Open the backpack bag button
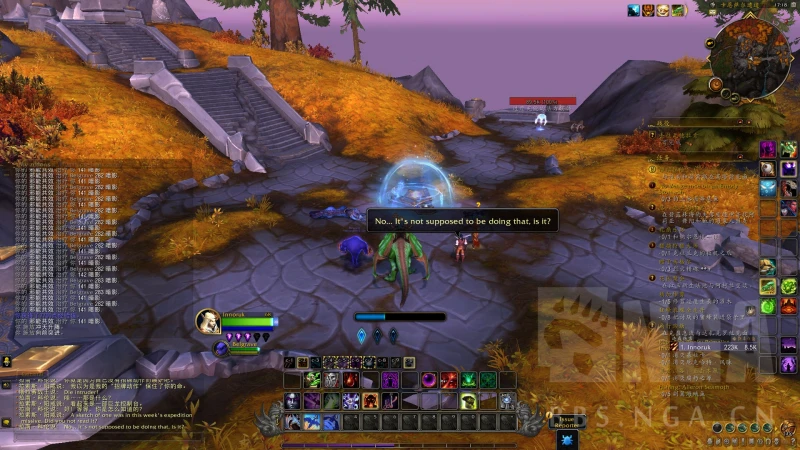The image size is (800, 450). point(788,428)
